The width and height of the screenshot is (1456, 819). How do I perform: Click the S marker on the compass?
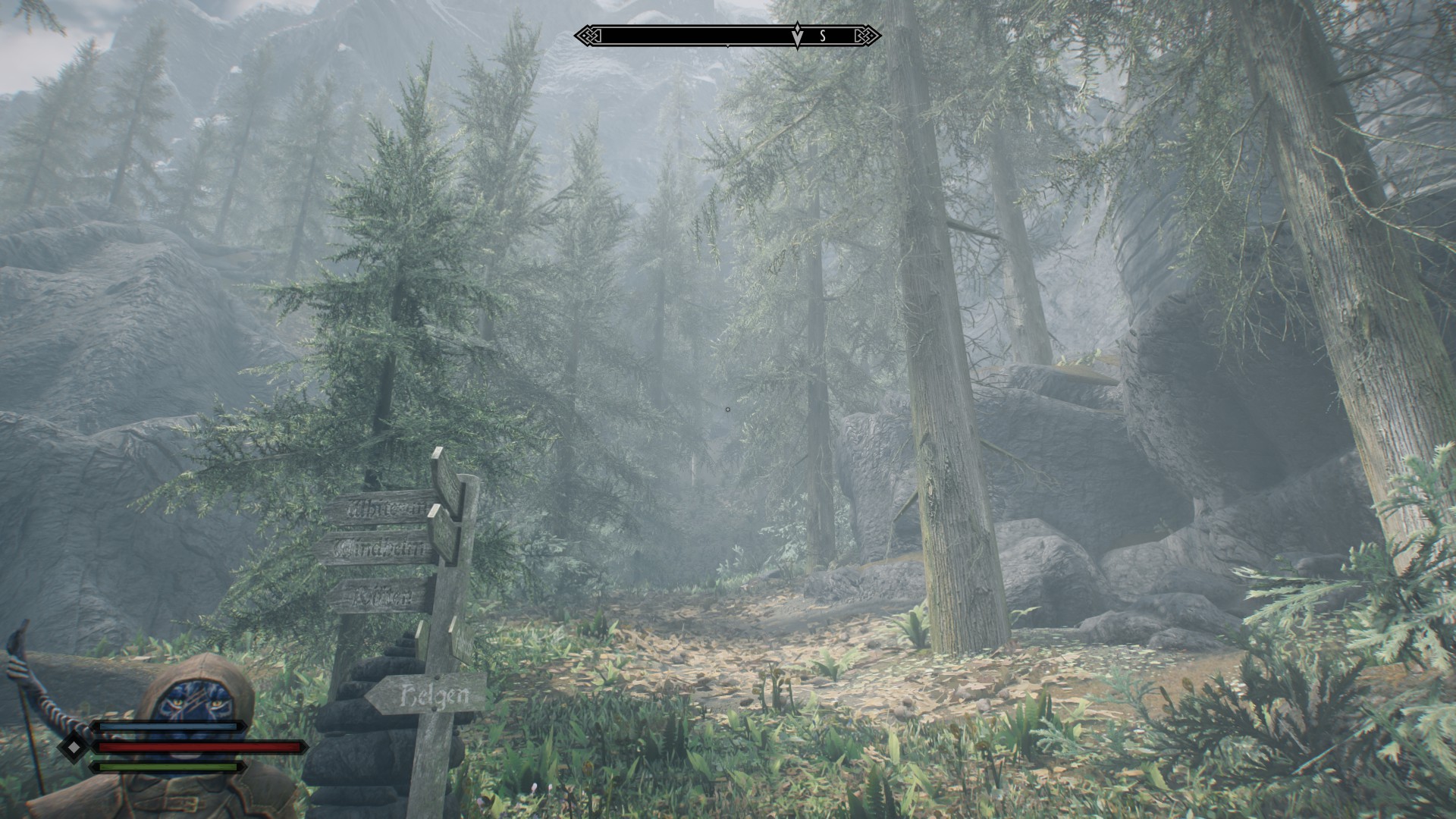821,34
